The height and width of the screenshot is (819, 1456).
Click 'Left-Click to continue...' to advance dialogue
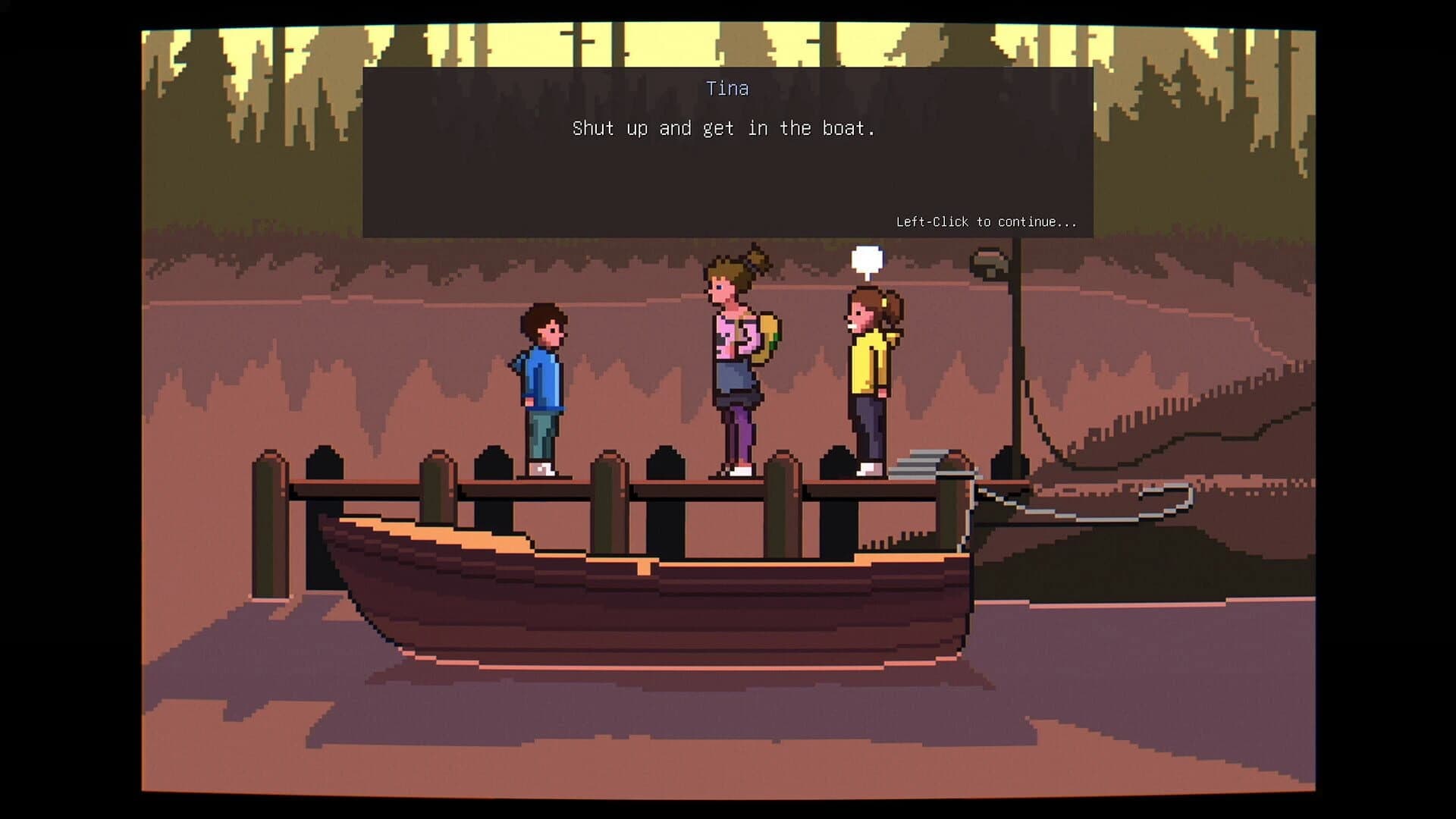pos(984,221)
